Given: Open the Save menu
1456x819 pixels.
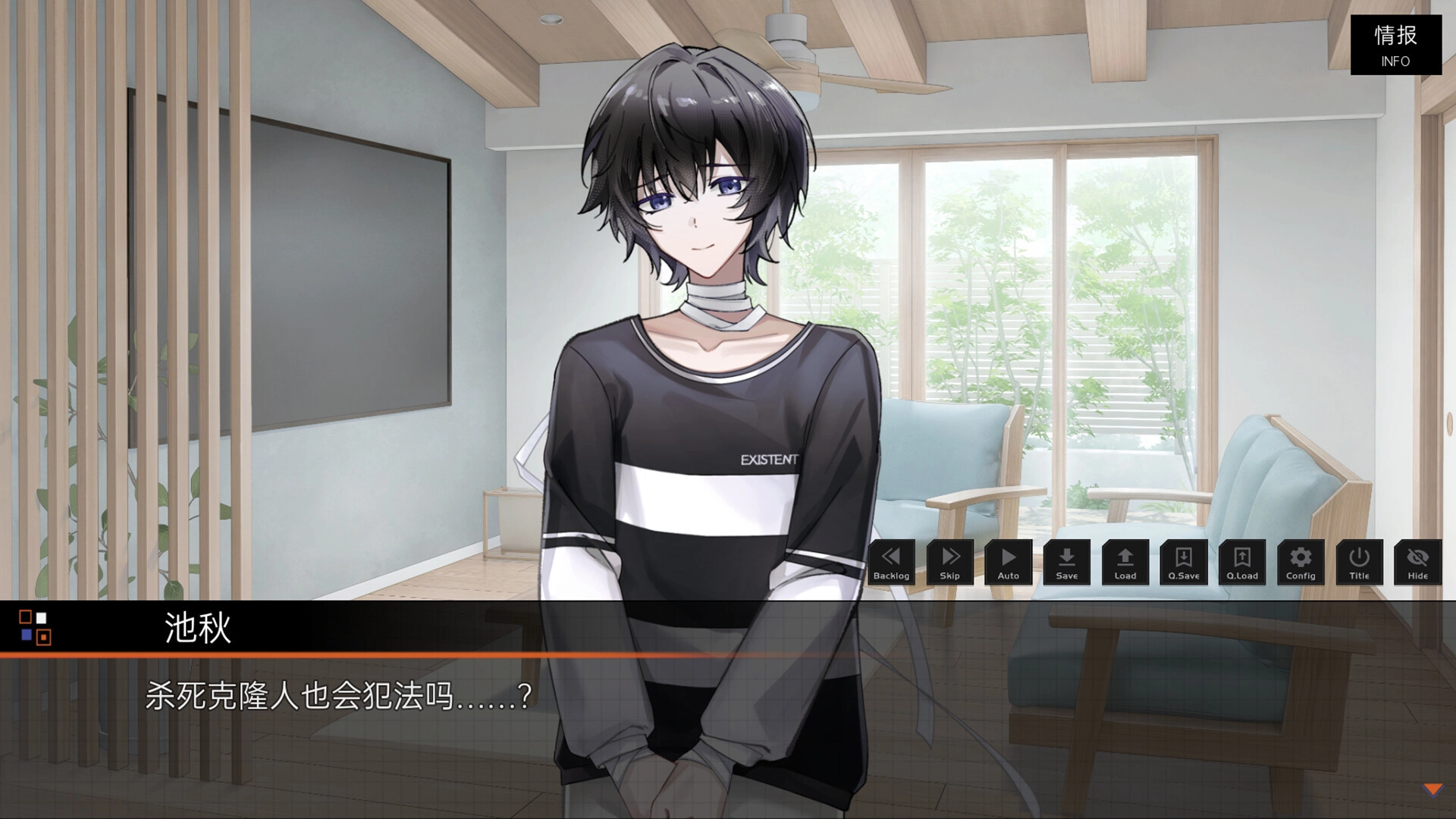Looking at the screenshot, I should tap(1066, 563).
